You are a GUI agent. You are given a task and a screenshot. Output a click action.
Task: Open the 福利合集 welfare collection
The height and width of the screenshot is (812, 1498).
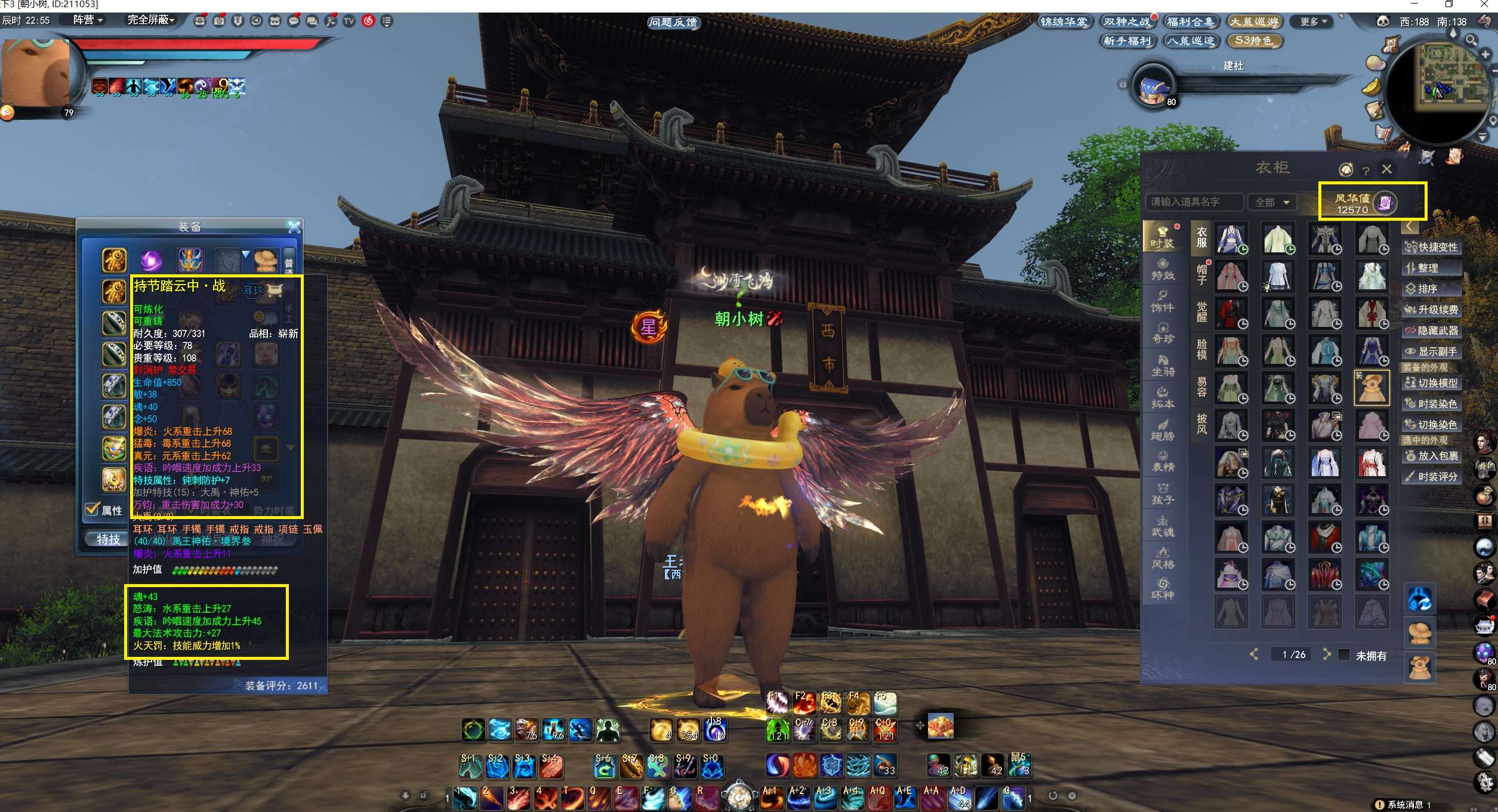click(x=1191, y=22)
